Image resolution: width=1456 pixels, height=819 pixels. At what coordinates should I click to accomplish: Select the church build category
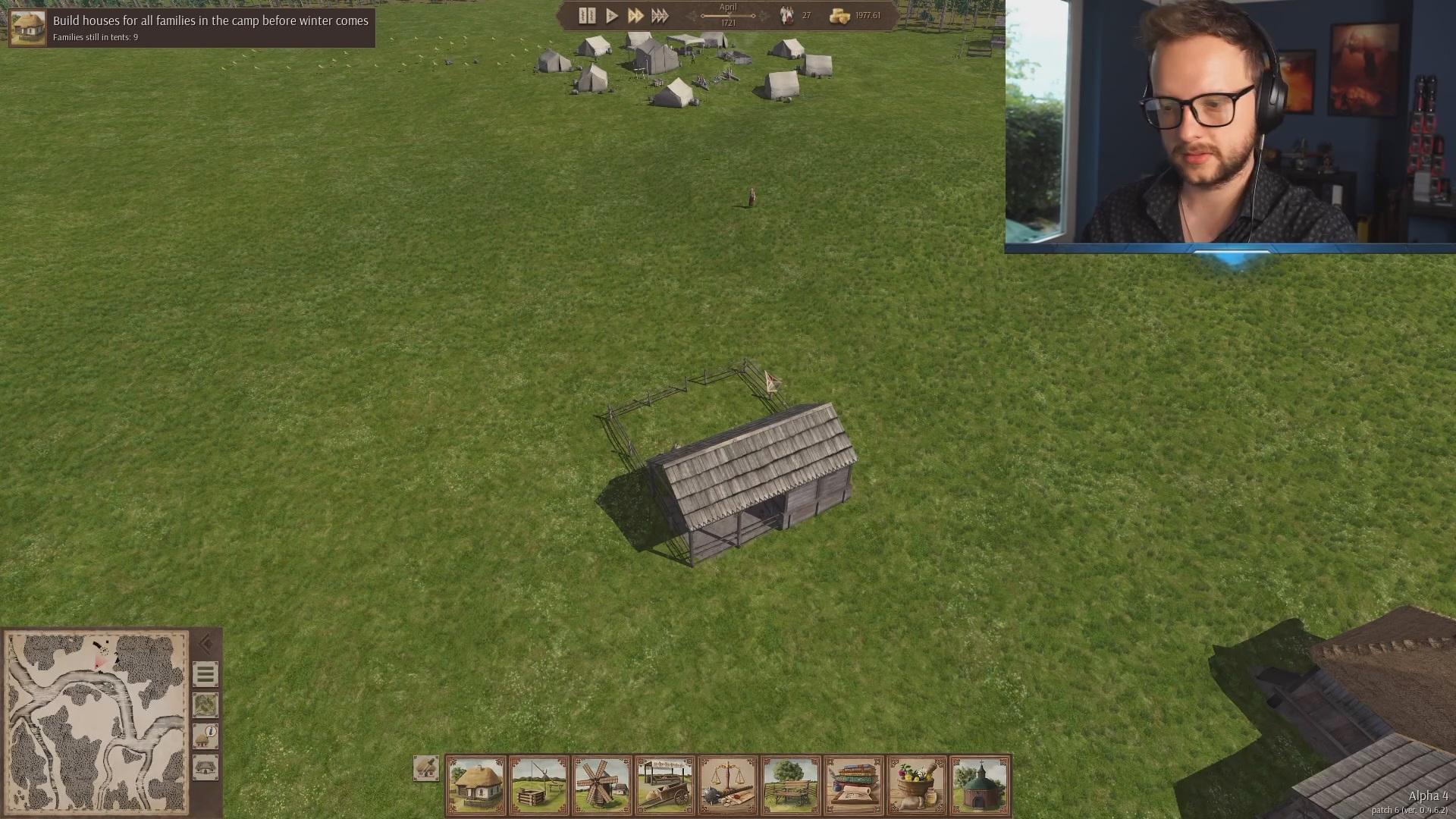pos(980,785)
